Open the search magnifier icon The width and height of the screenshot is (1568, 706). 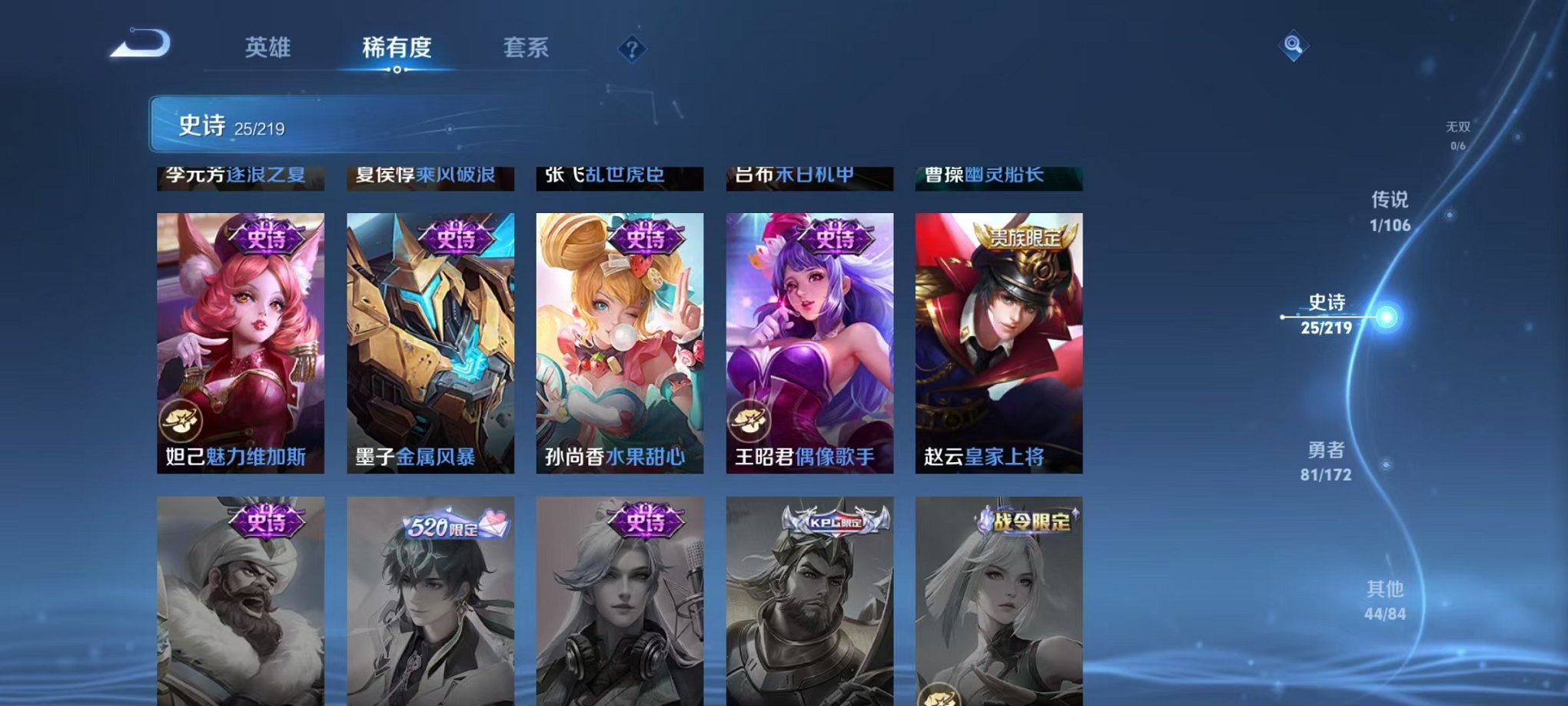tap(1293, 45)
